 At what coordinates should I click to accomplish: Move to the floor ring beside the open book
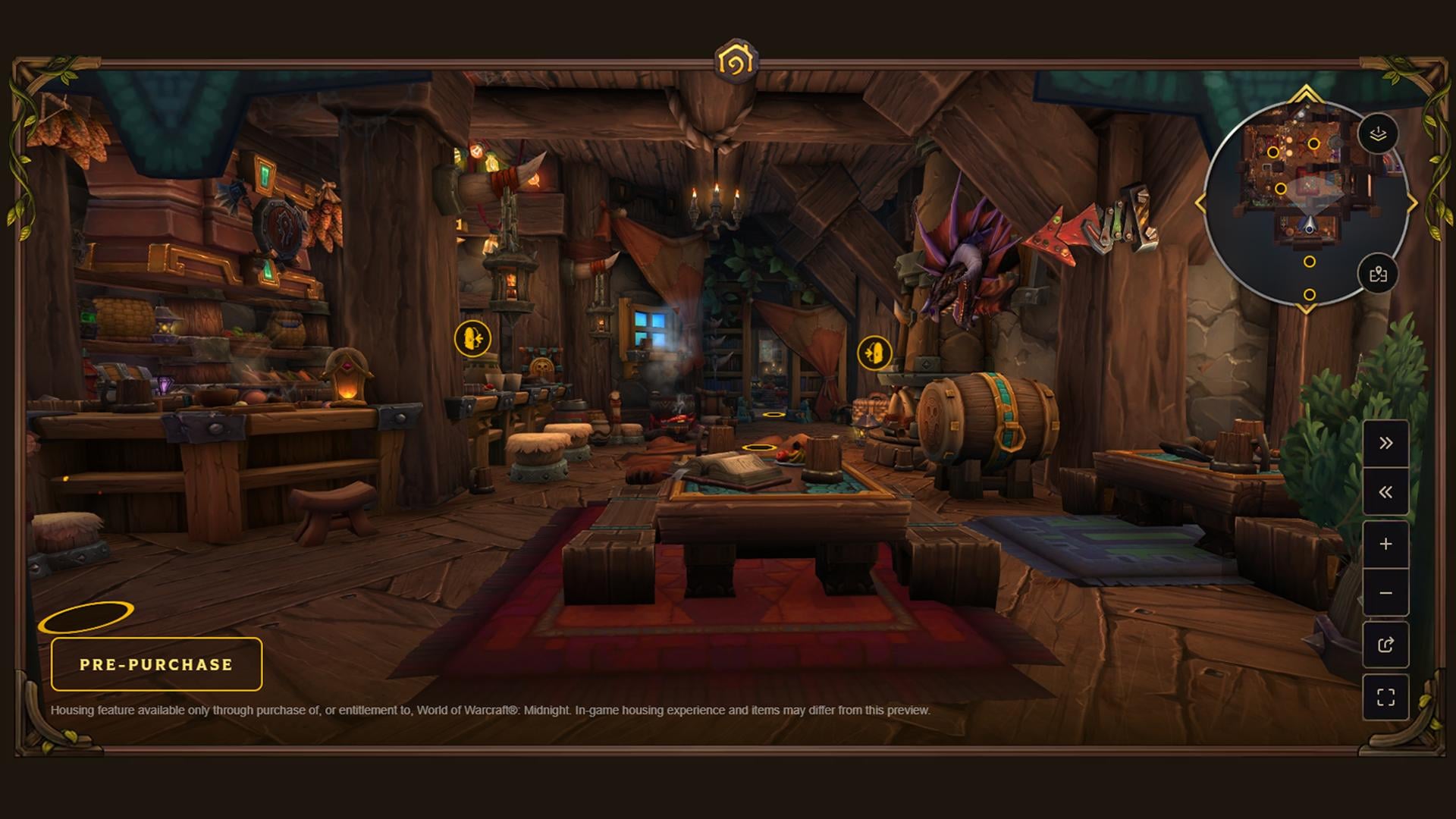(758, 448)
